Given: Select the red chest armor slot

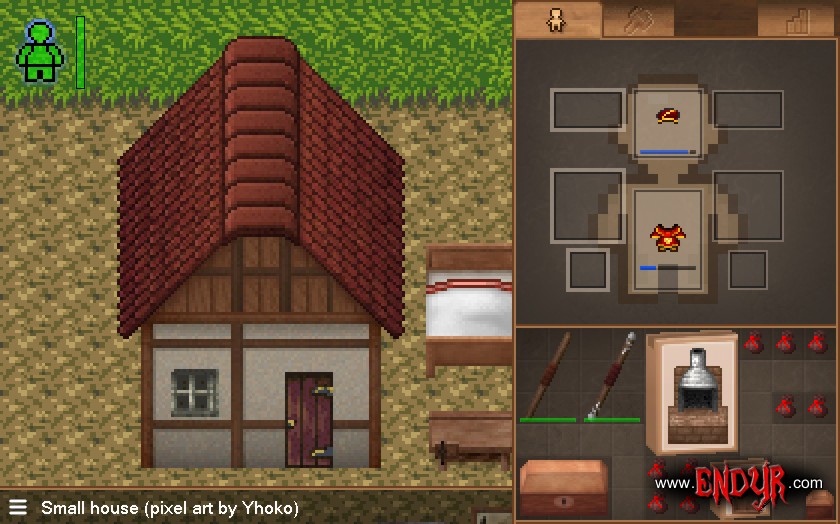Looking at the screenshot, I should [667, 239].
